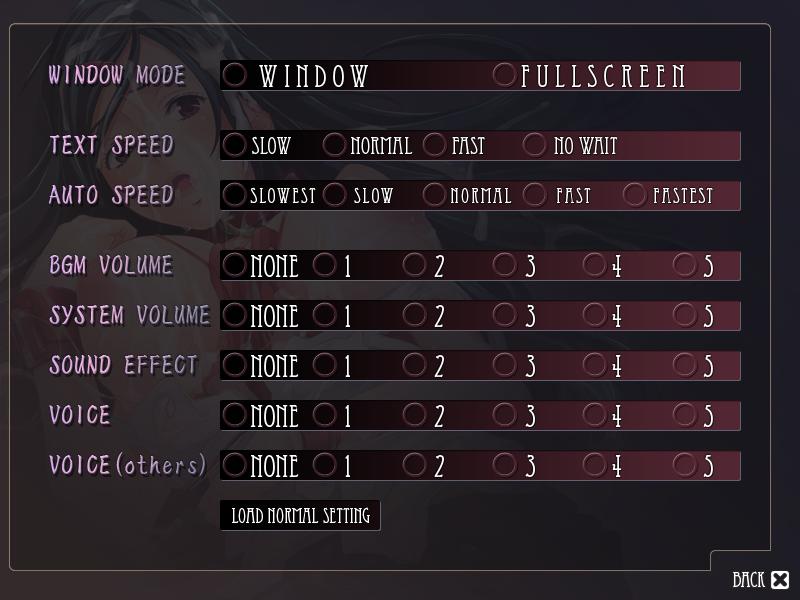Set text speed to Fast
The width and height of the screenshot is (800, 600).
(x=435, y=145)
